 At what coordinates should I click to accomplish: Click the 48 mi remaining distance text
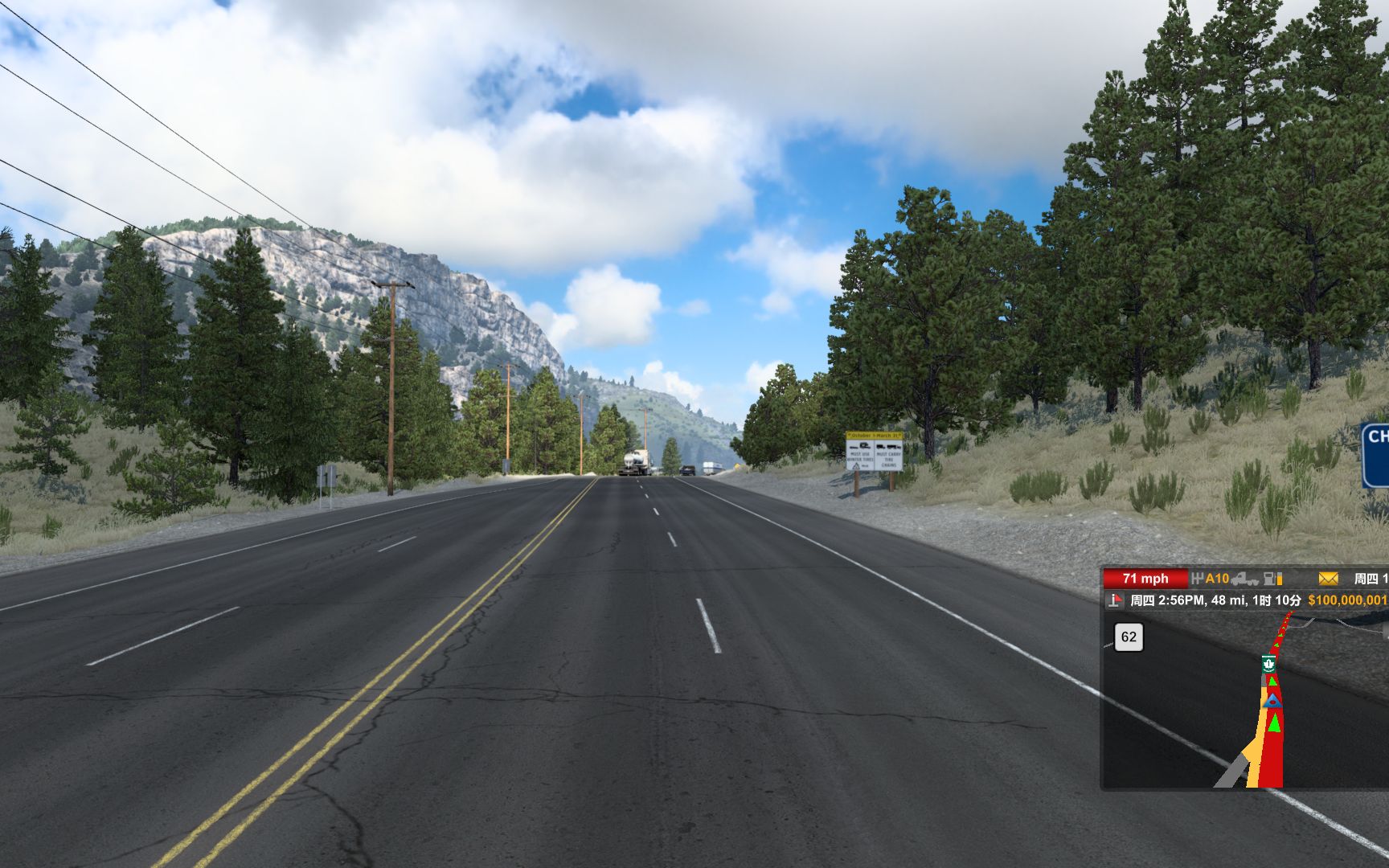1227,600
